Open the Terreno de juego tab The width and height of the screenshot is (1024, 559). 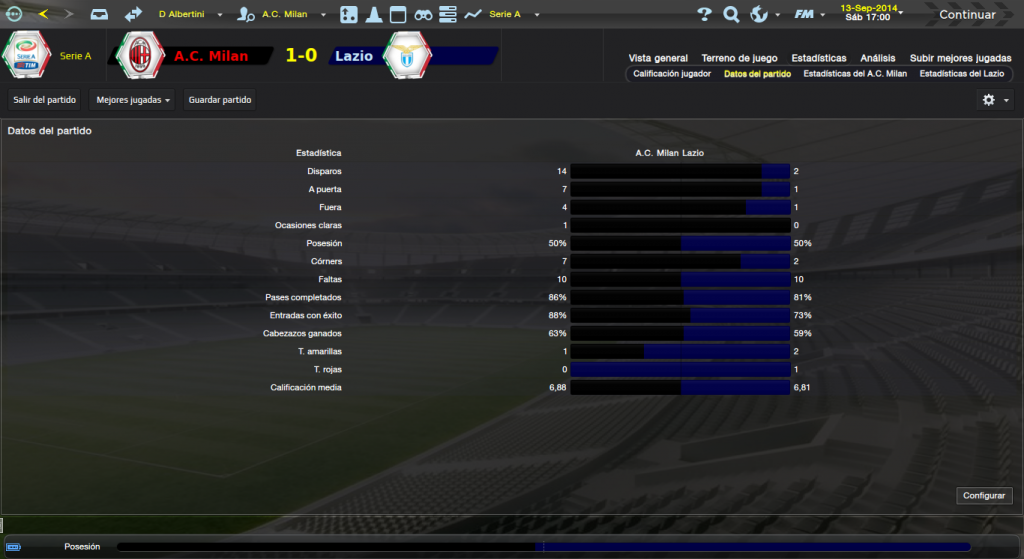pyautogui.click(x=740, y=58)
